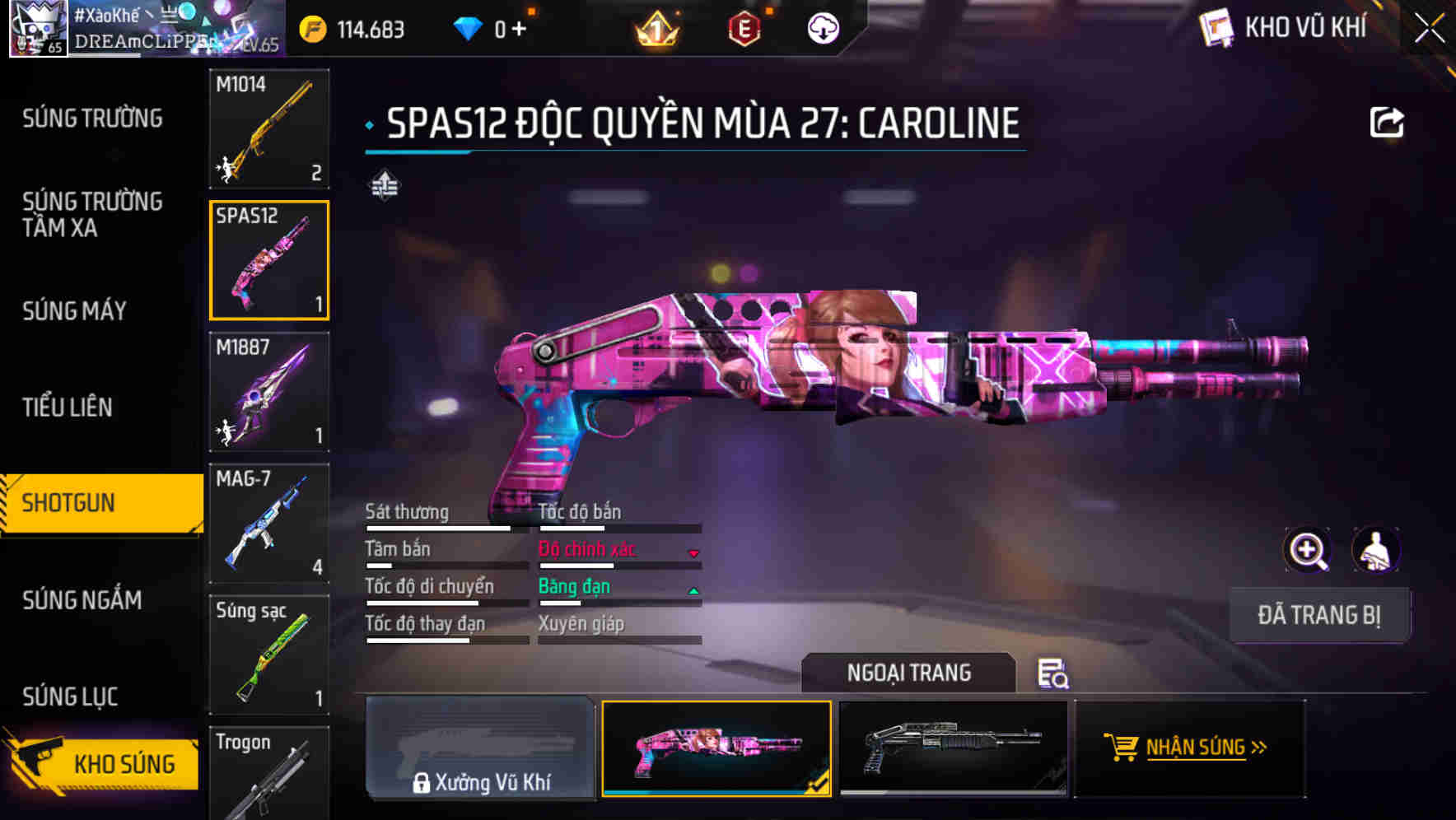
Task: Click the red E badge icon
Action: coord(743,27)
